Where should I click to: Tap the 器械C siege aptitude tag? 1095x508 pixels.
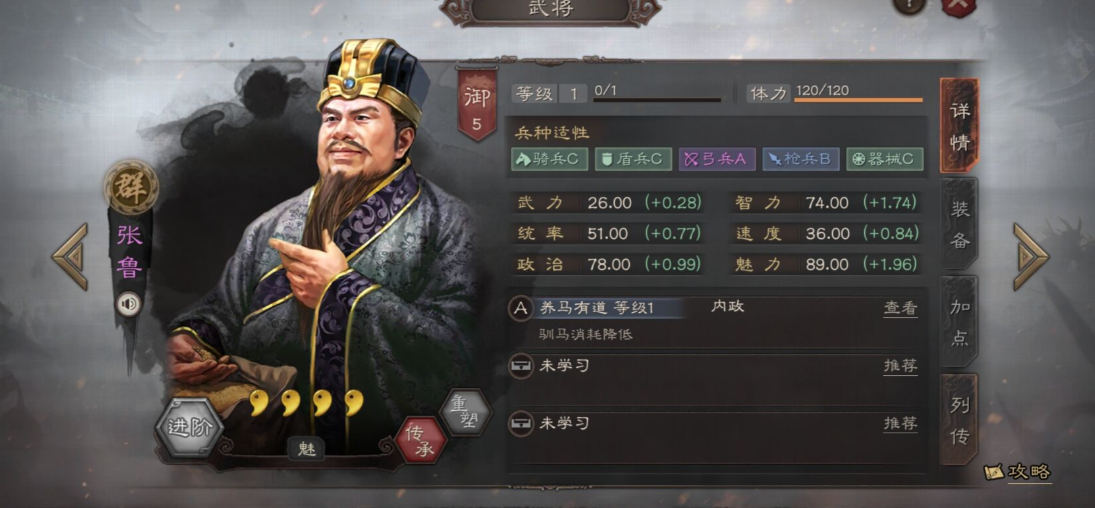(884, 159)
